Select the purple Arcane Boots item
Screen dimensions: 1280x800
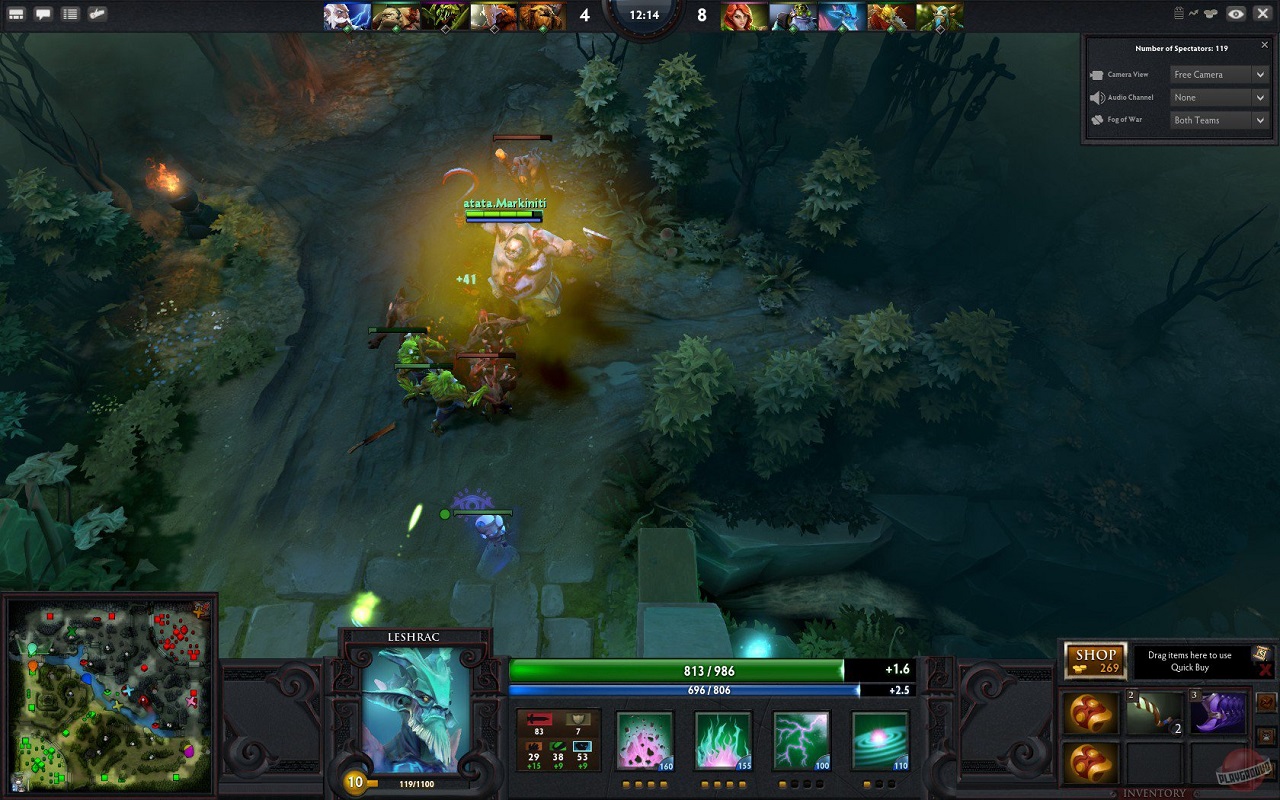[1218, 712]
